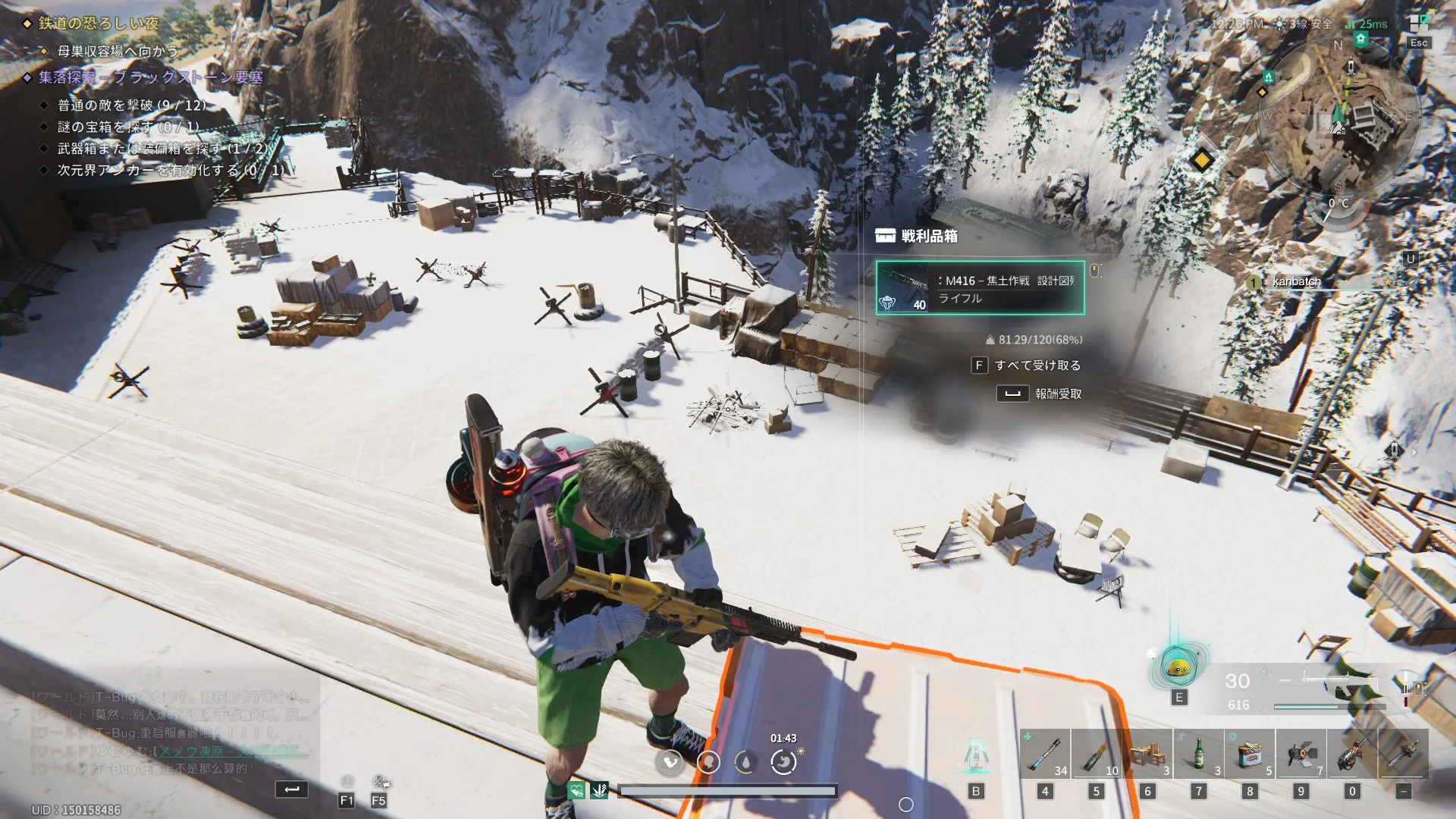Select the canned food slot
This screenshot has width=1456, height=819.
pos(1250,754)
